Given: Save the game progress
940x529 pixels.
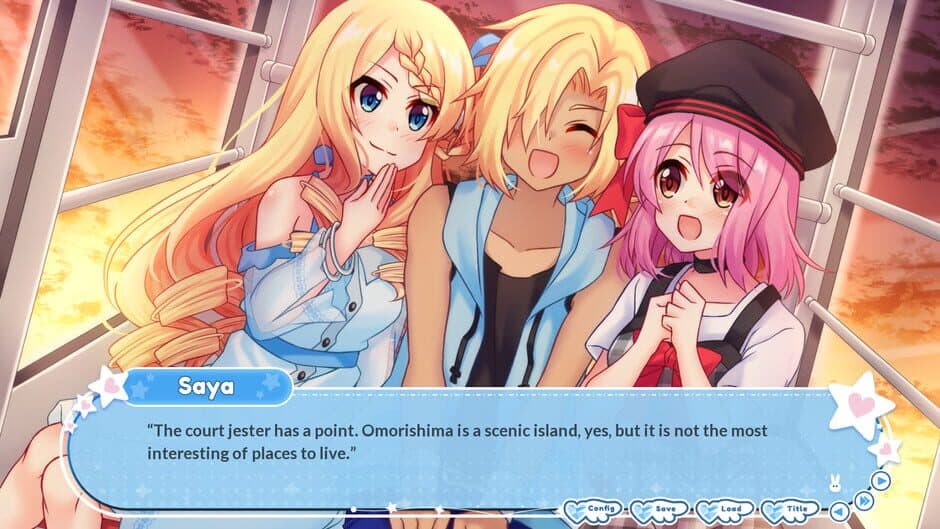Looking at the screenshot, I should pos(660,510).
